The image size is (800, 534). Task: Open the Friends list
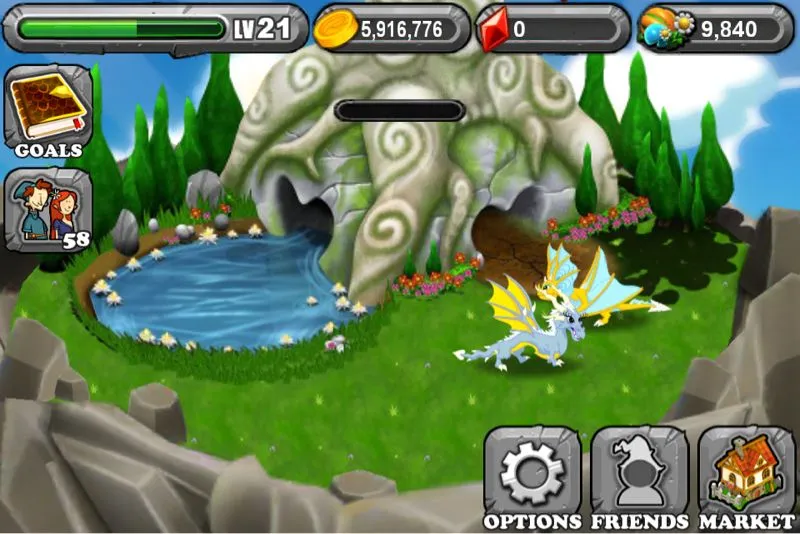[639, 476]
